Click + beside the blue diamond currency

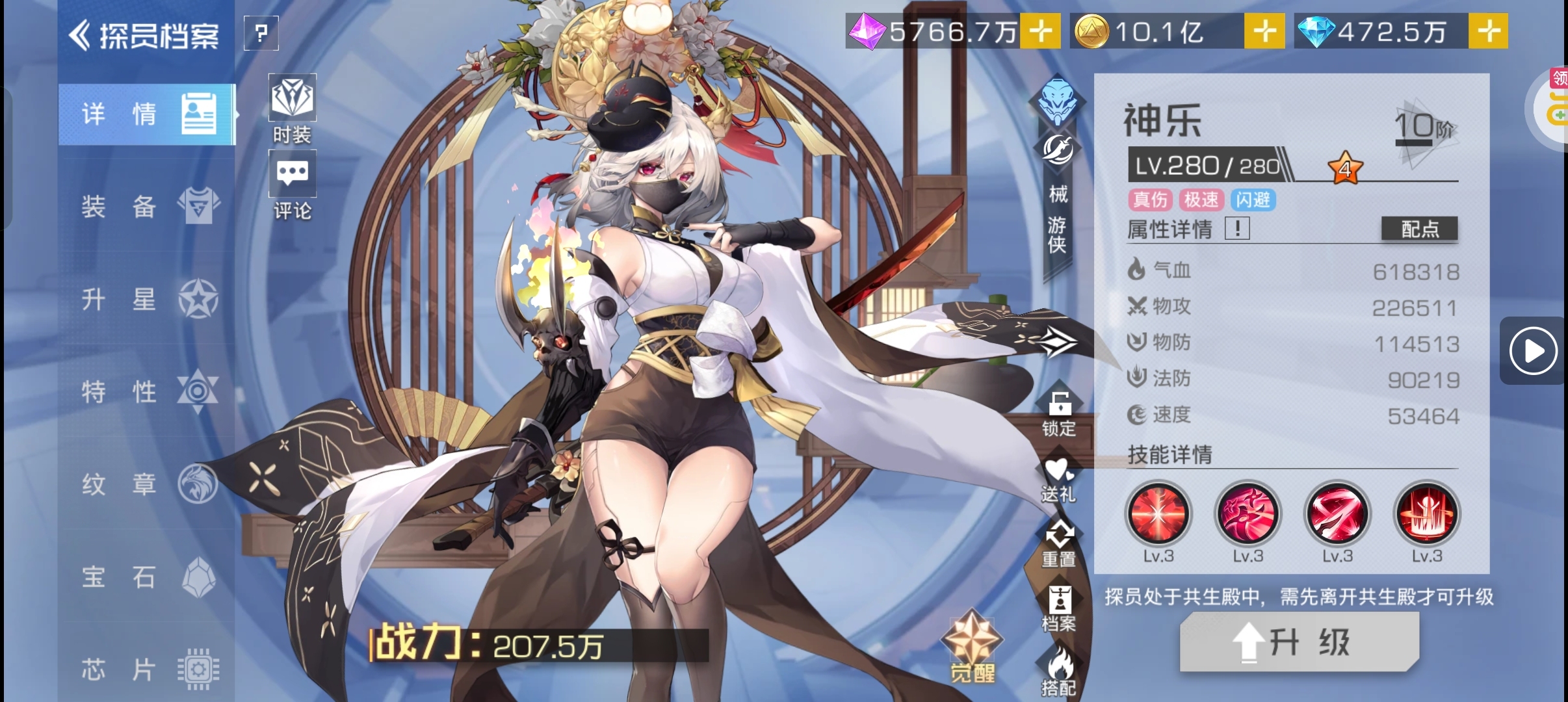[1493, 31]
